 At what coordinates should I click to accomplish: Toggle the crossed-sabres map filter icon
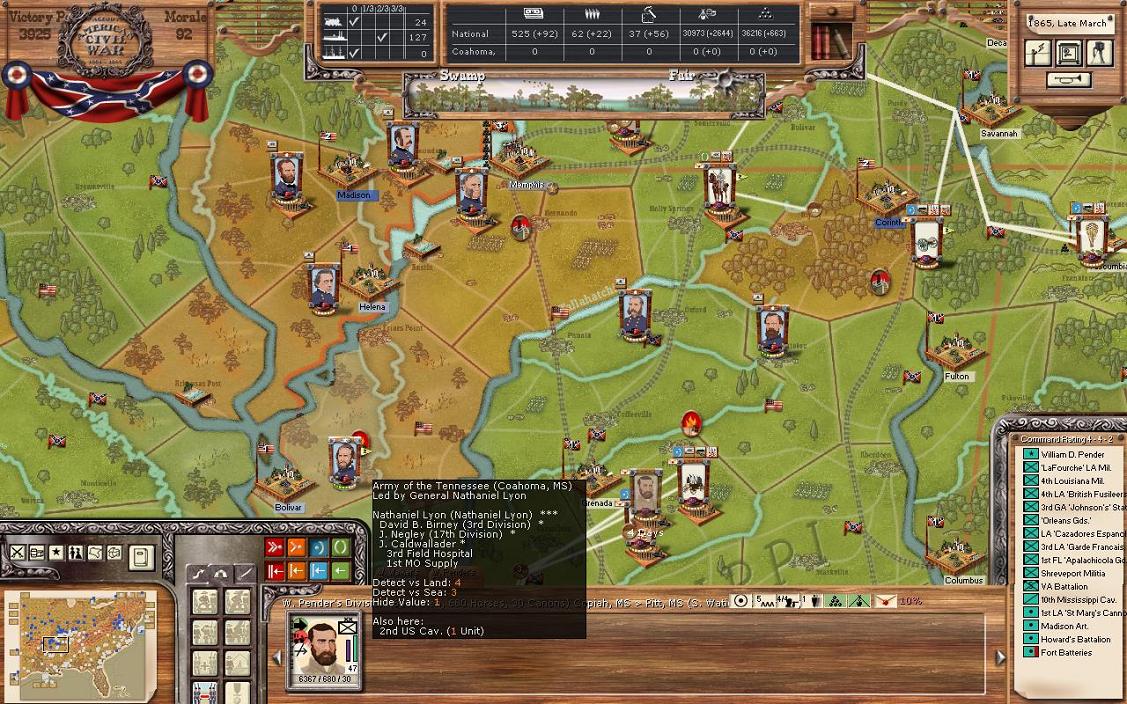18,552
